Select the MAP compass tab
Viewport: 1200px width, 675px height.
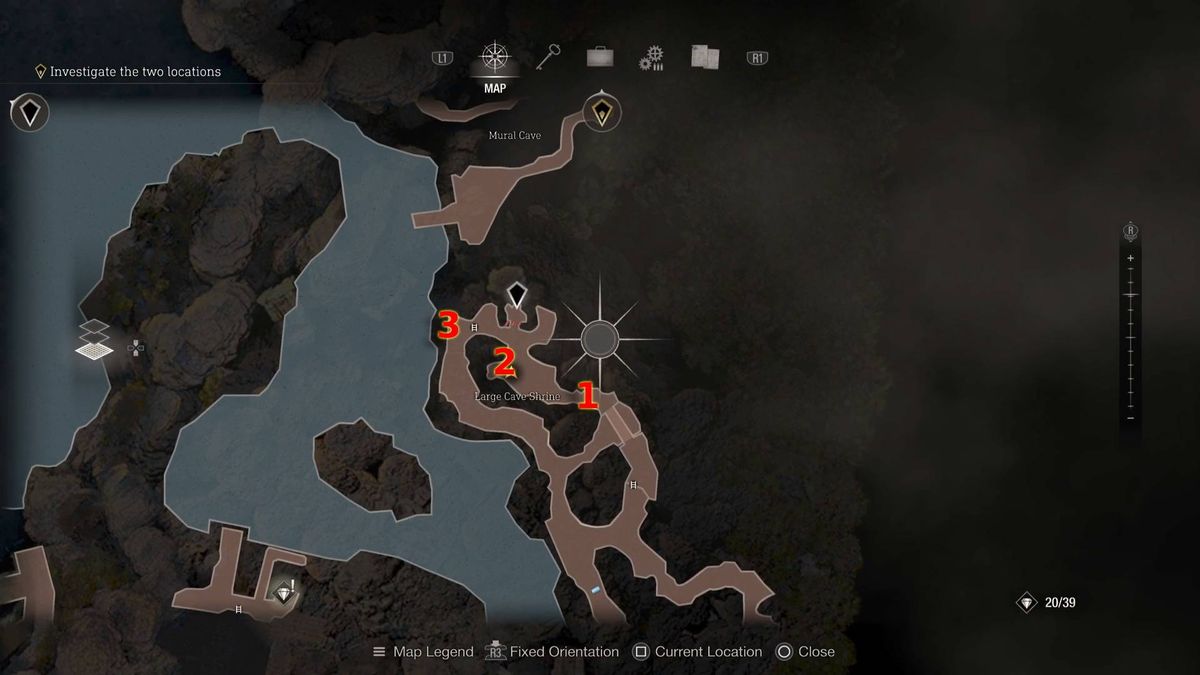tap(494, 58)
